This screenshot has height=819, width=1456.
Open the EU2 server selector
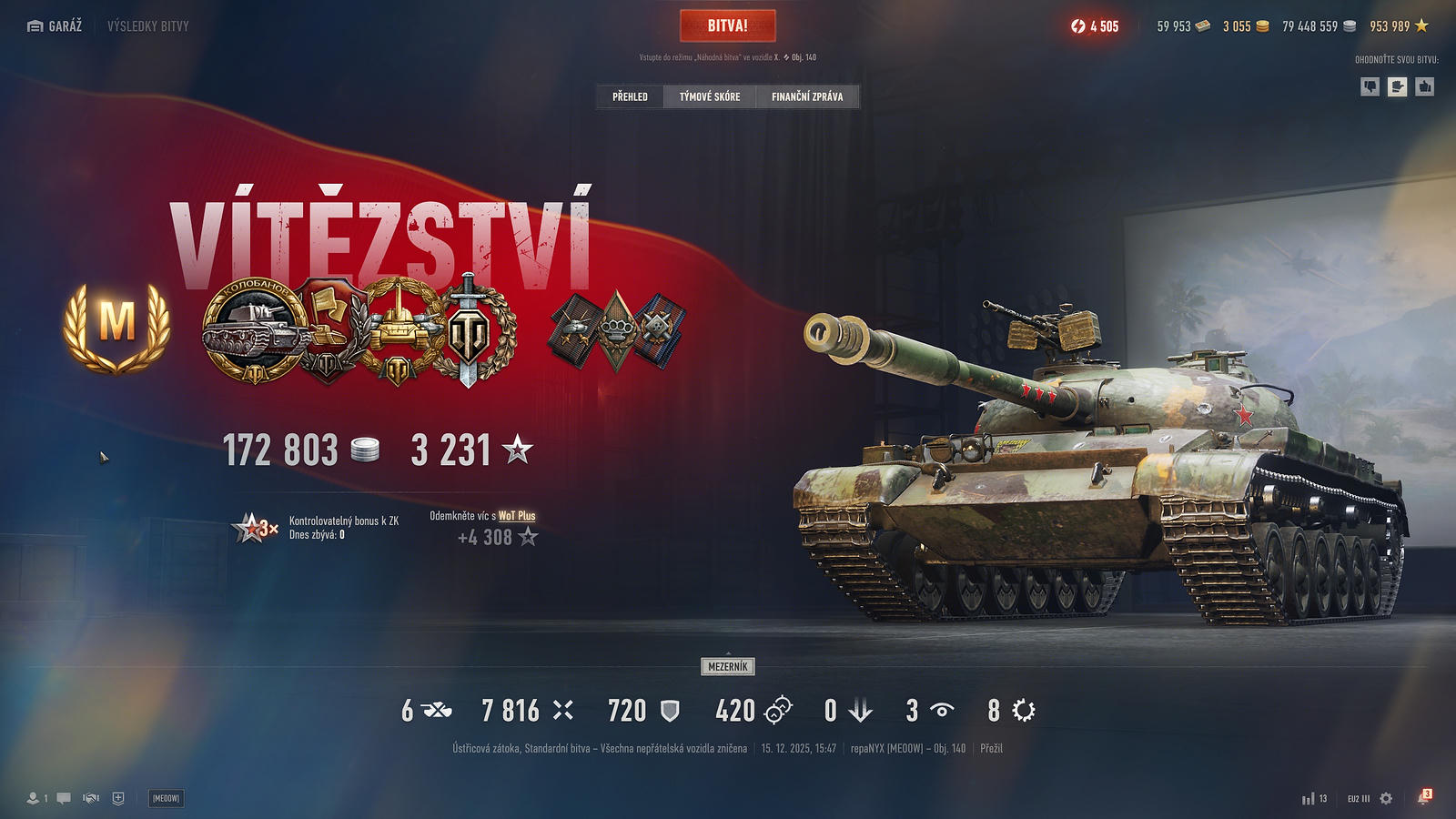point(1358,798)
